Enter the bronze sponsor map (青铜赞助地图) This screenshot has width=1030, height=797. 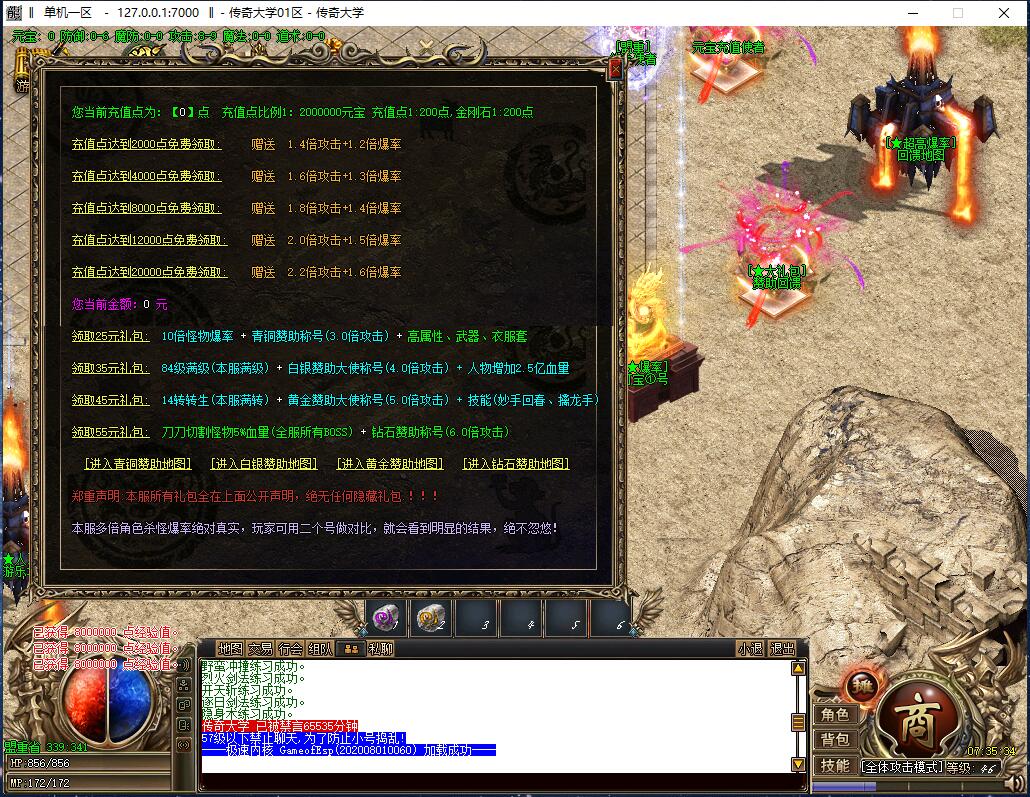138,464
